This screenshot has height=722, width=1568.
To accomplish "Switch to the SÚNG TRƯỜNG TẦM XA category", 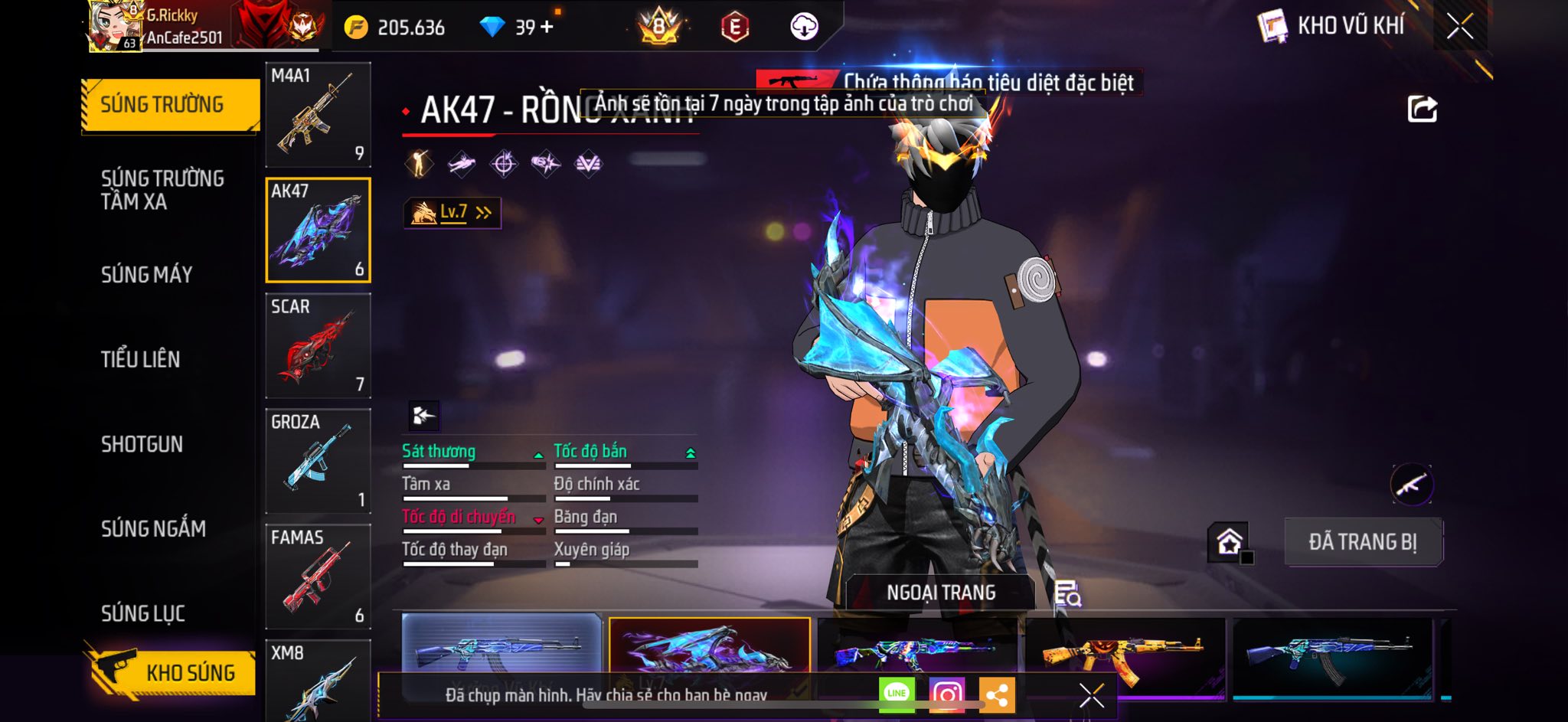I will (162, 190).
